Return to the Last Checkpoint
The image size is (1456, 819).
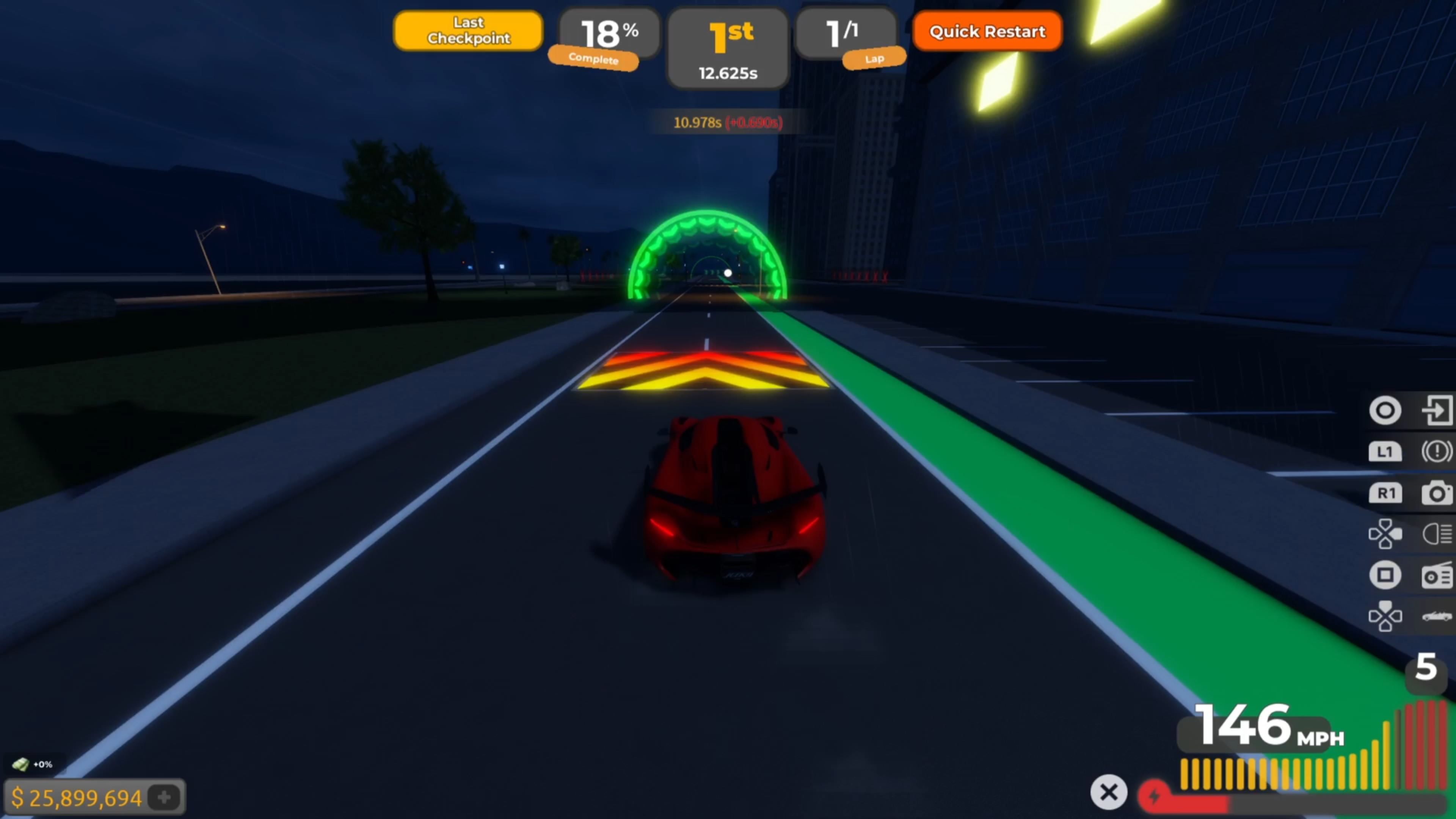pos(468,30)
